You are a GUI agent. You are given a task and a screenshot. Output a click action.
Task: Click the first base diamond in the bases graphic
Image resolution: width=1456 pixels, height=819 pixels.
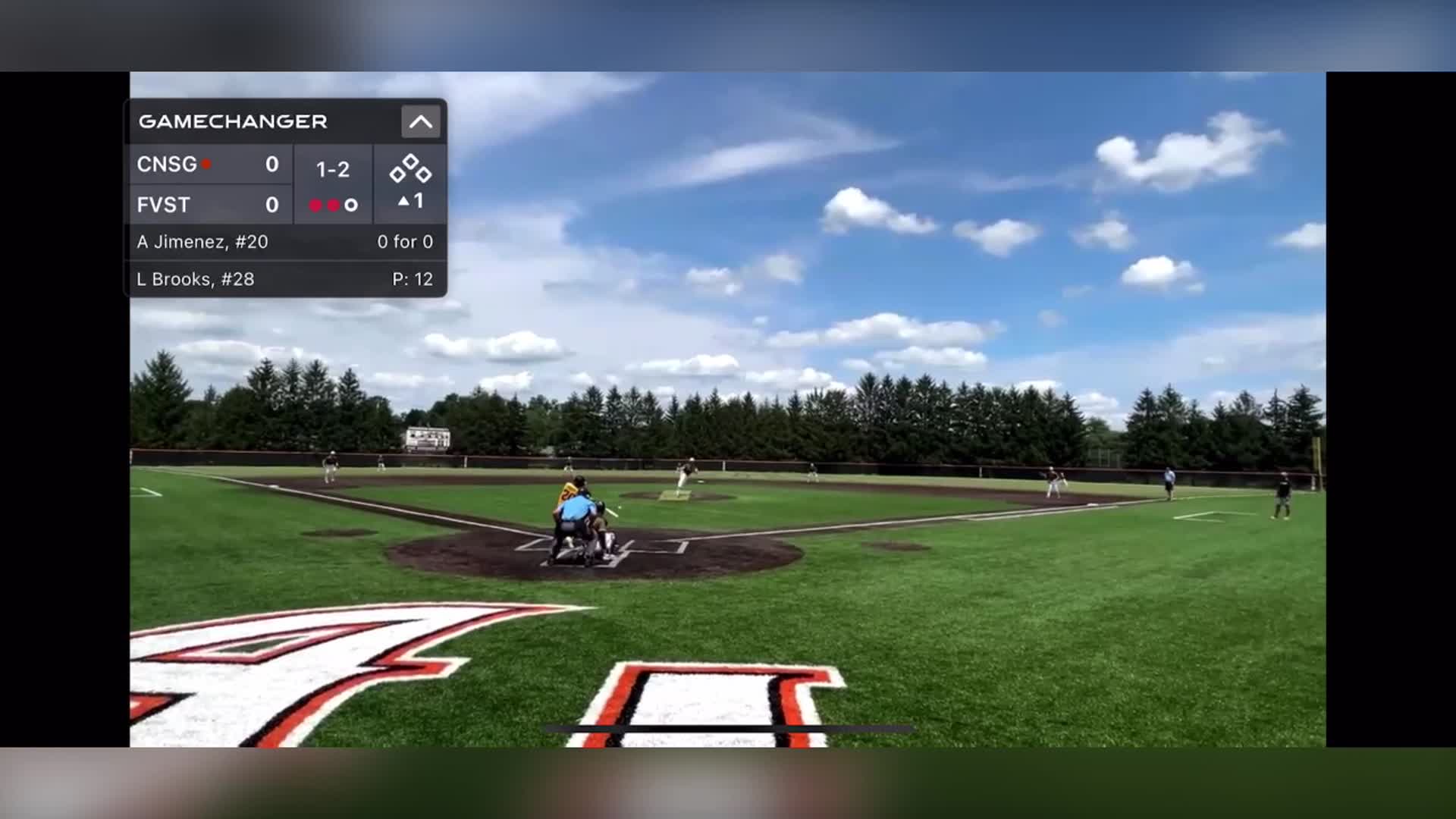pos(422,174)
